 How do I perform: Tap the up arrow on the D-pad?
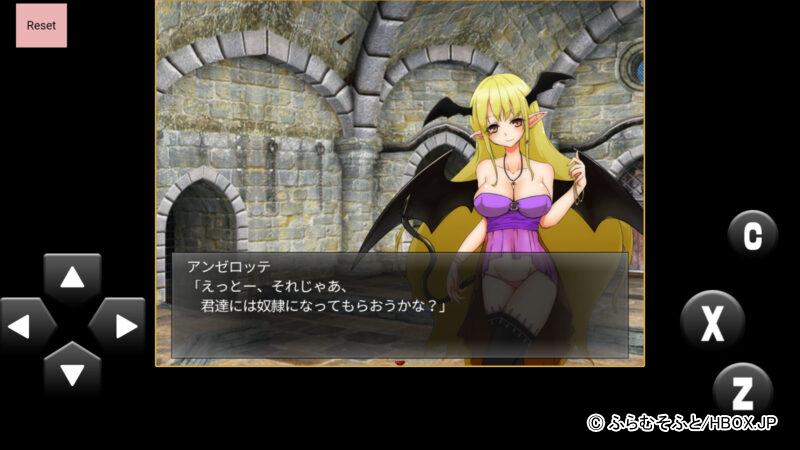point(72,278)
